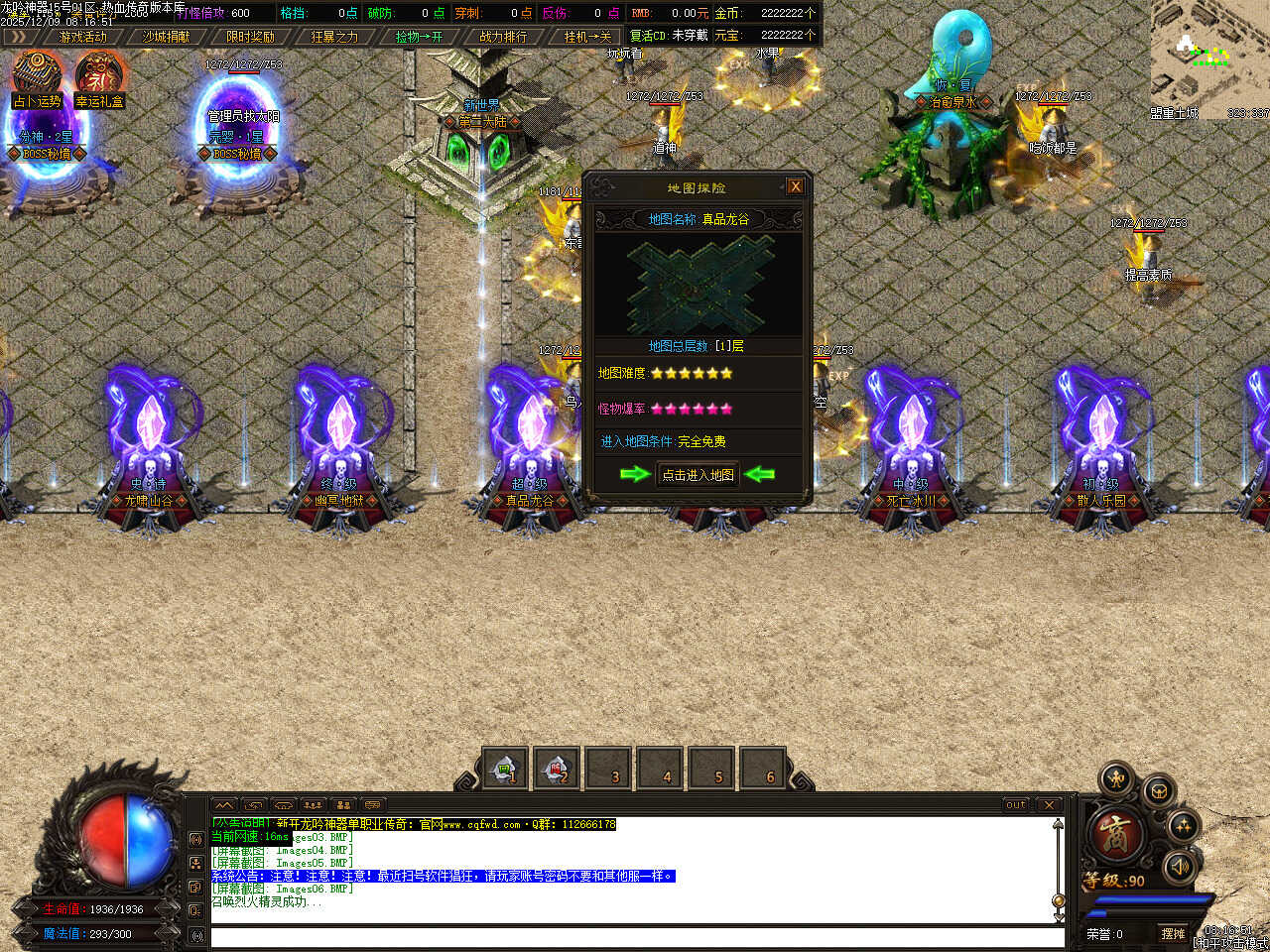Click the chat text input field

pyautogui.click(x=635, y=936)
